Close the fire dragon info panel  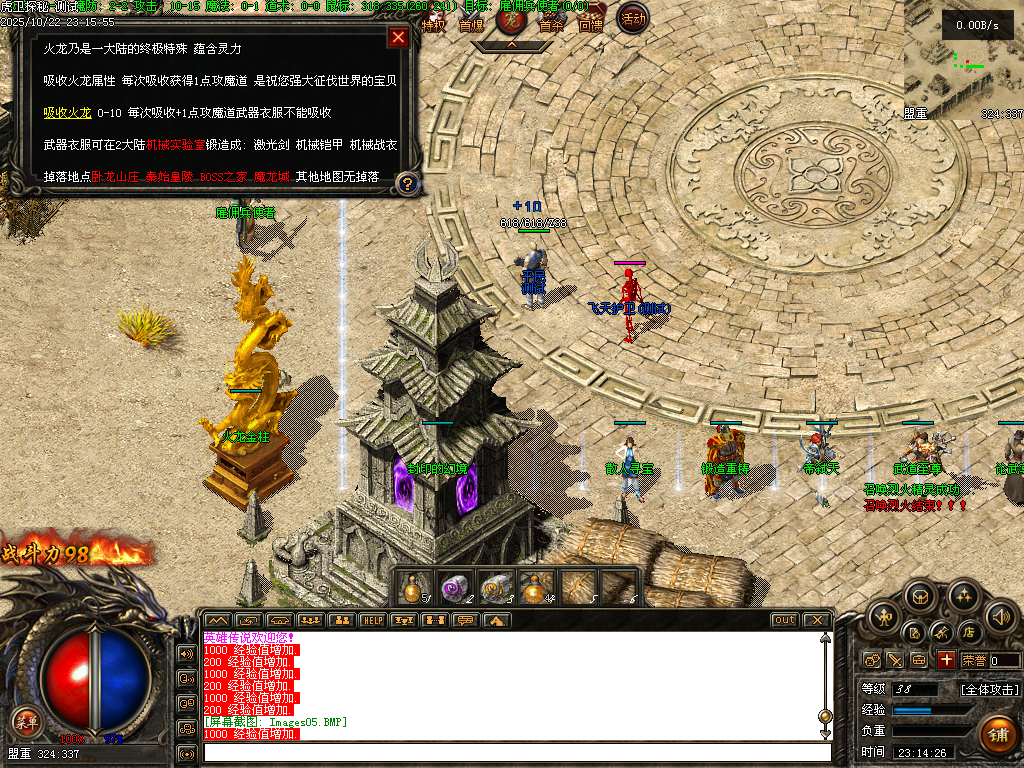pyautogui.click(x=398, y=38)
